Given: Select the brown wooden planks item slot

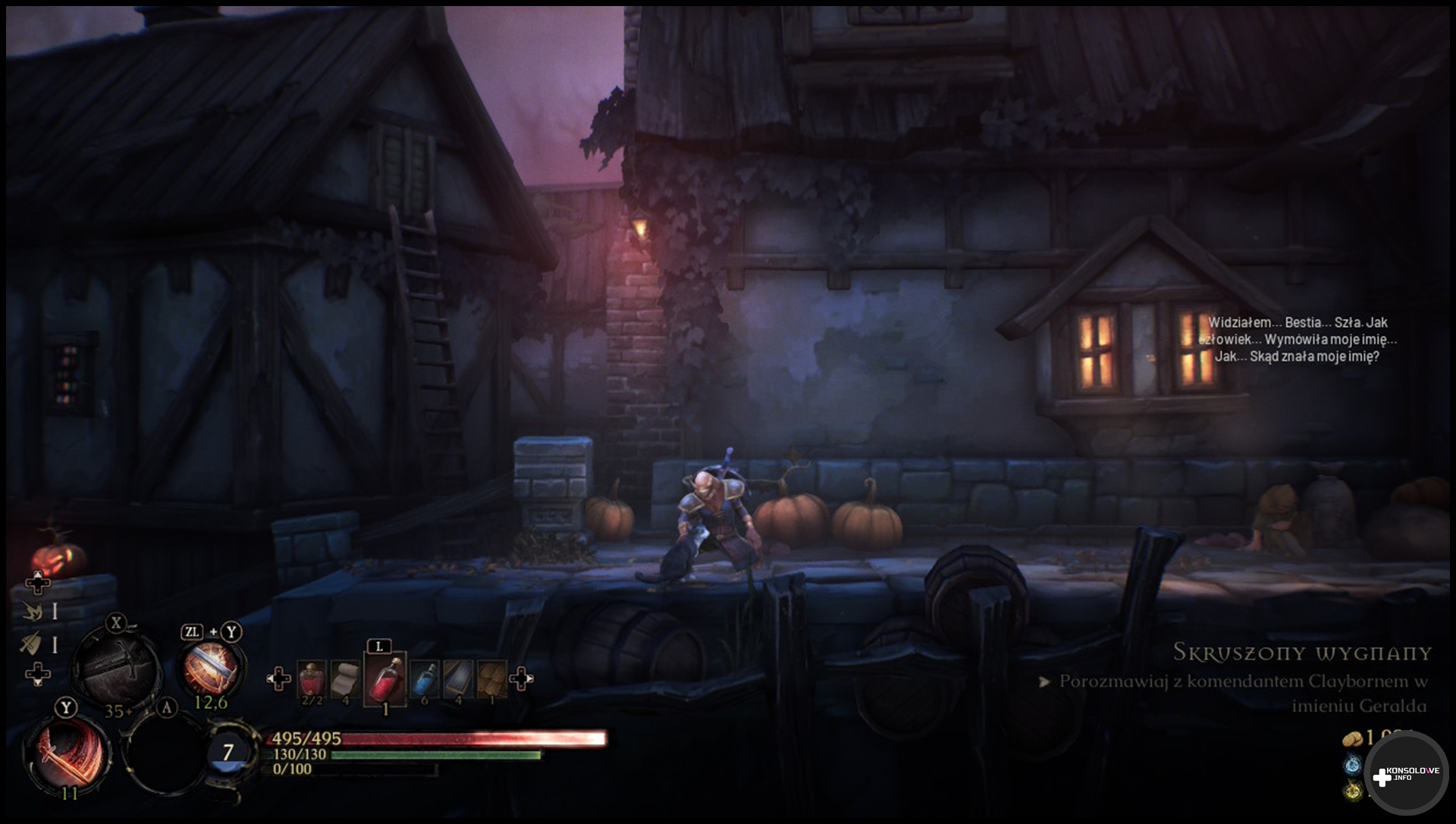Looking at the screenshot, I should [491, 678].
